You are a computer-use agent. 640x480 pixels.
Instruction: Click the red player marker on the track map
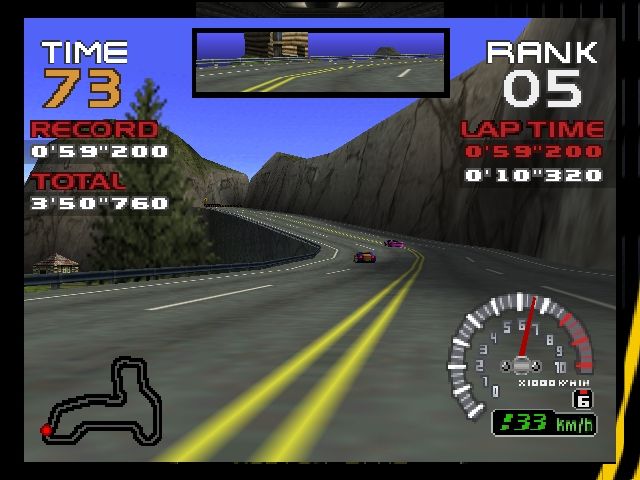tap(46, 430)
